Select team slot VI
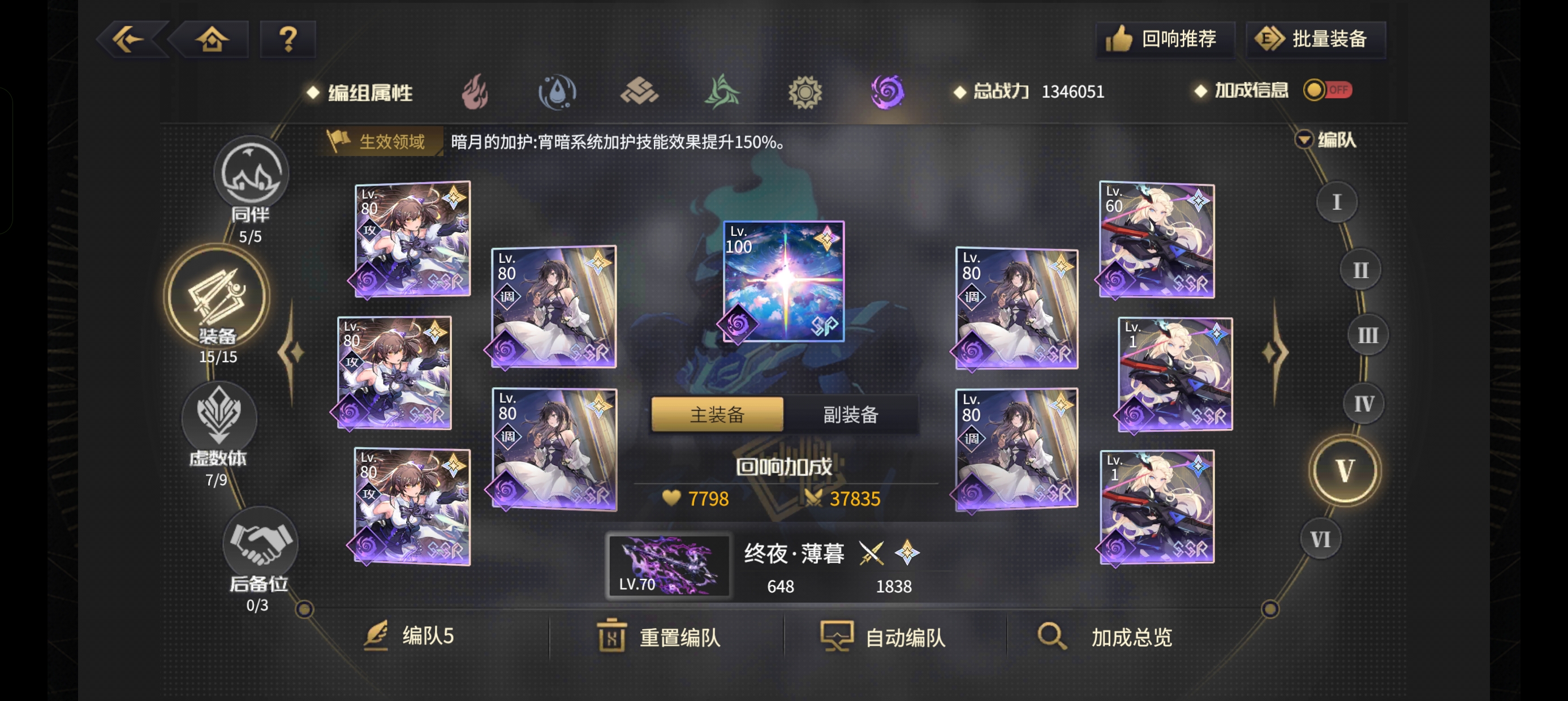This screenshot has width=1568, height=701. click(x=1320, y=538)
